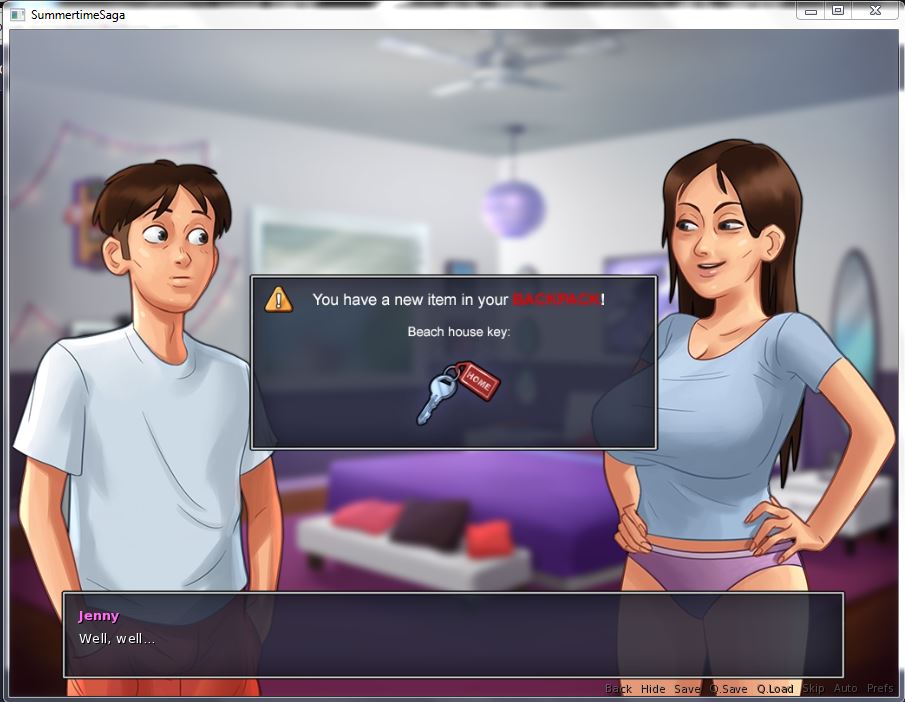Toggle Auto dialogue advance
This screenshot has height=702, width=905.
845,689
